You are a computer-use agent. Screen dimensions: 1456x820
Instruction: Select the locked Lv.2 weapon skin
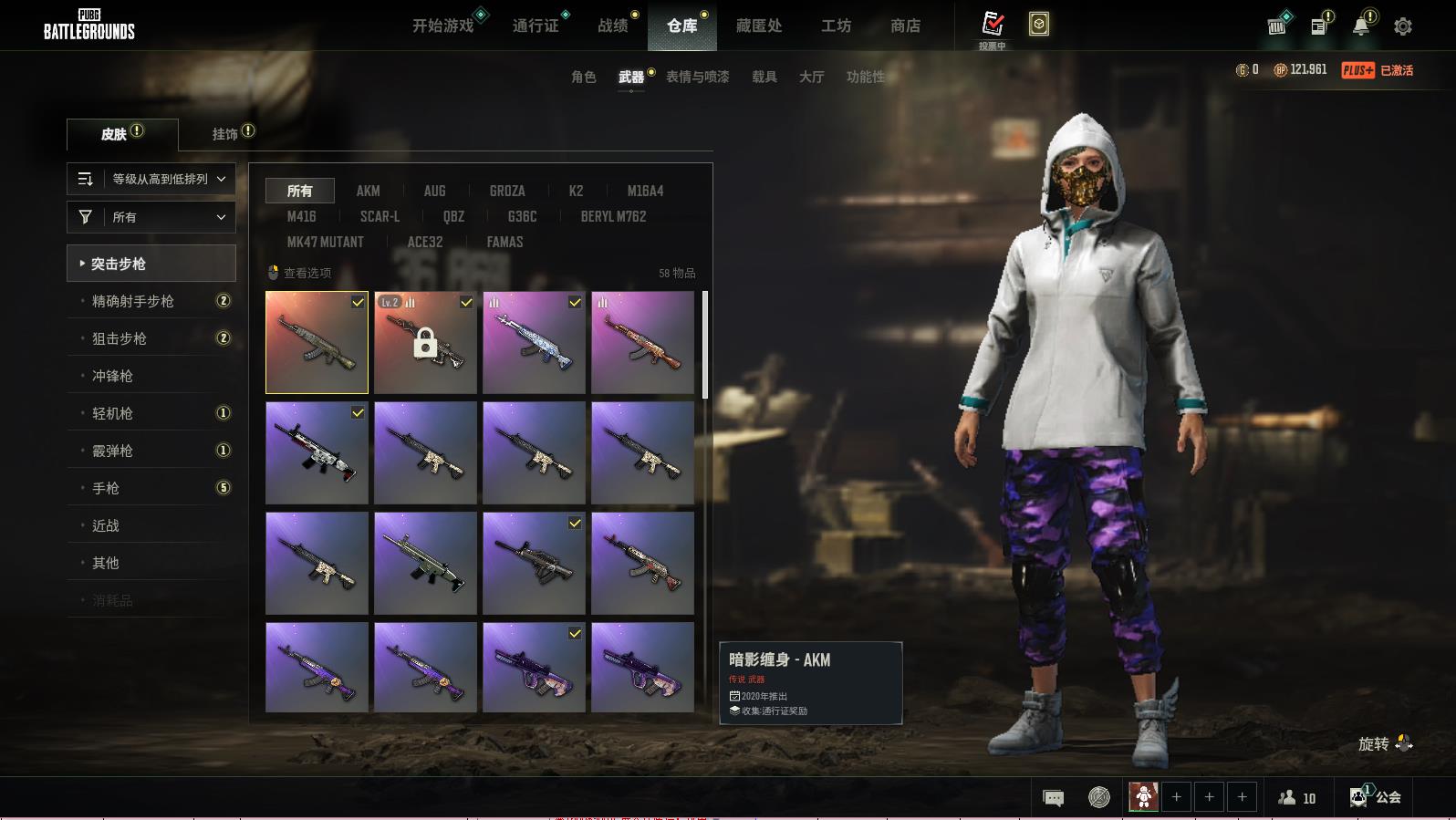click(425, 343)
